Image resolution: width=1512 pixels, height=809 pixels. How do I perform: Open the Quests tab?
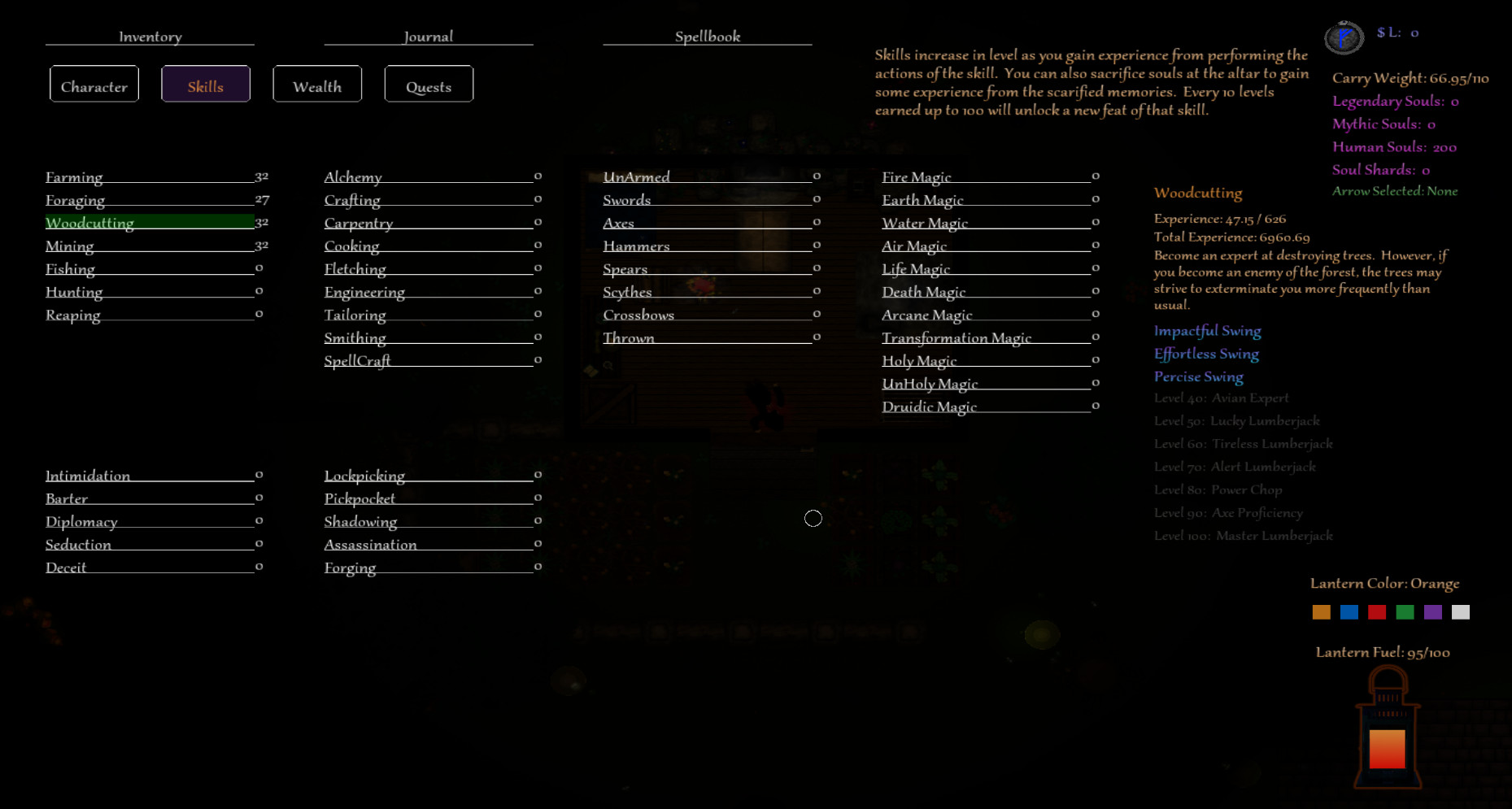[429, 84]
